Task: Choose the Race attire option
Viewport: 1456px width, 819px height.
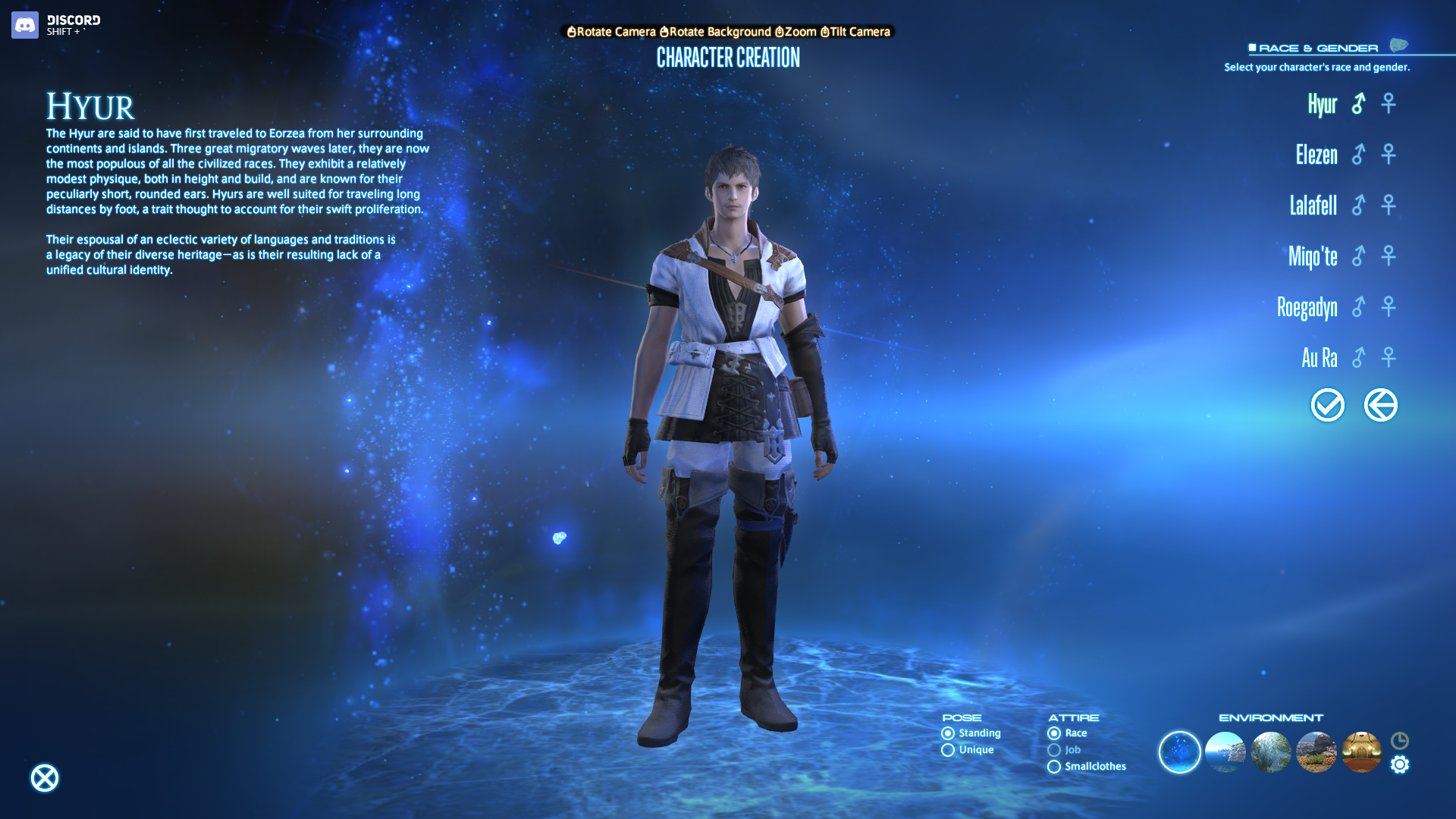Action: click(x=1054, y=733)
